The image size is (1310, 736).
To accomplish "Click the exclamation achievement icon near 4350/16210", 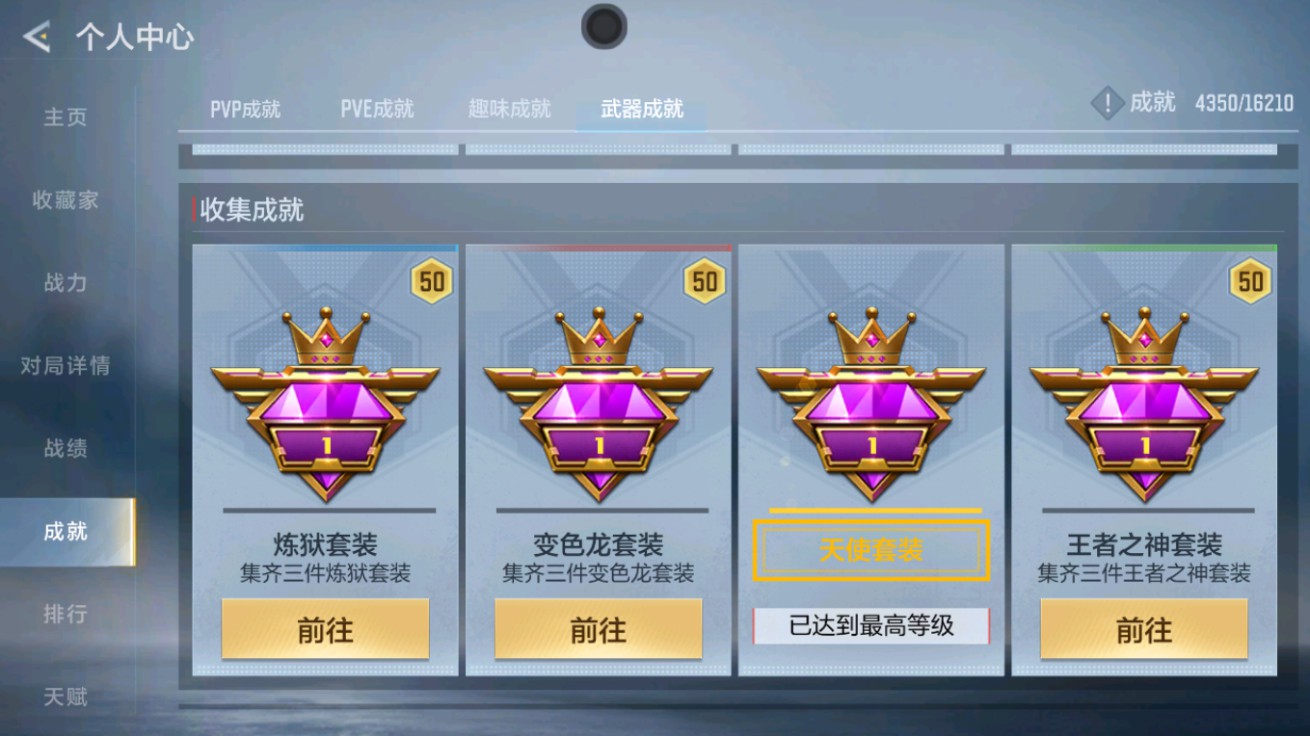I will [1106, 102].
